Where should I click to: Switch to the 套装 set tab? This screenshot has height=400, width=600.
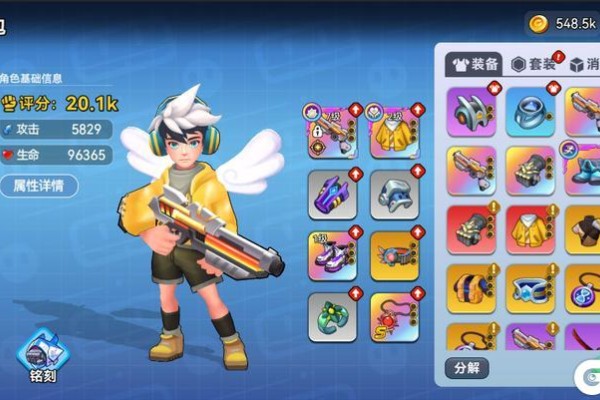(533, 64)
